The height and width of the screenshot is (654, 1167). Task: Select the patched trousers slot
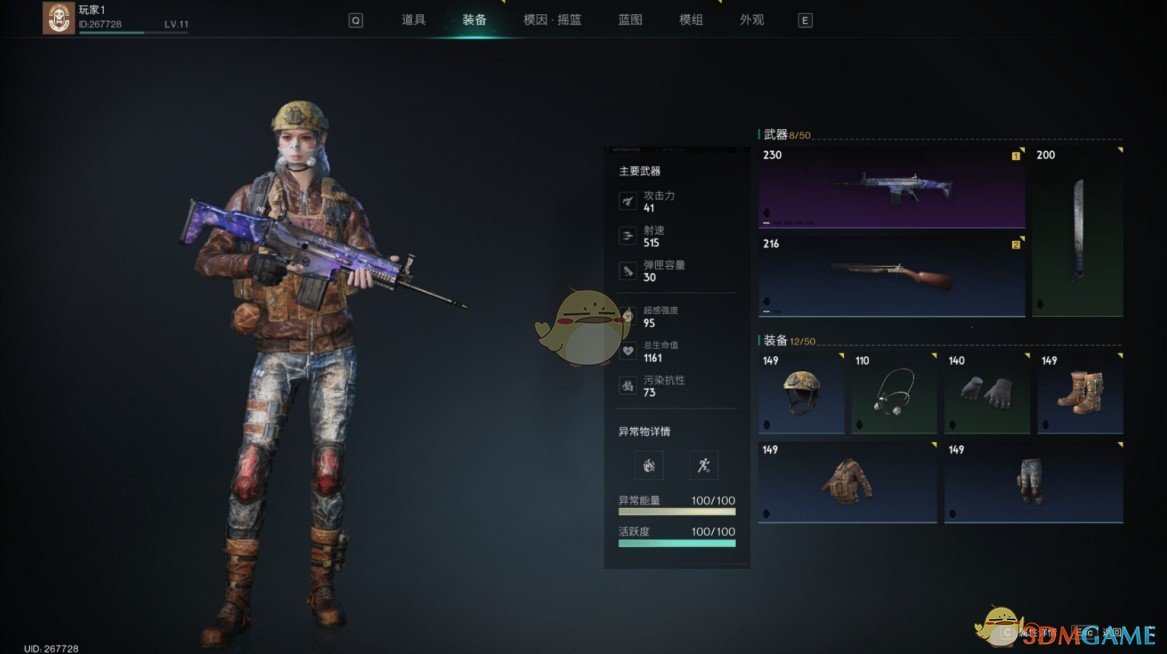[x=1033, y=482]
